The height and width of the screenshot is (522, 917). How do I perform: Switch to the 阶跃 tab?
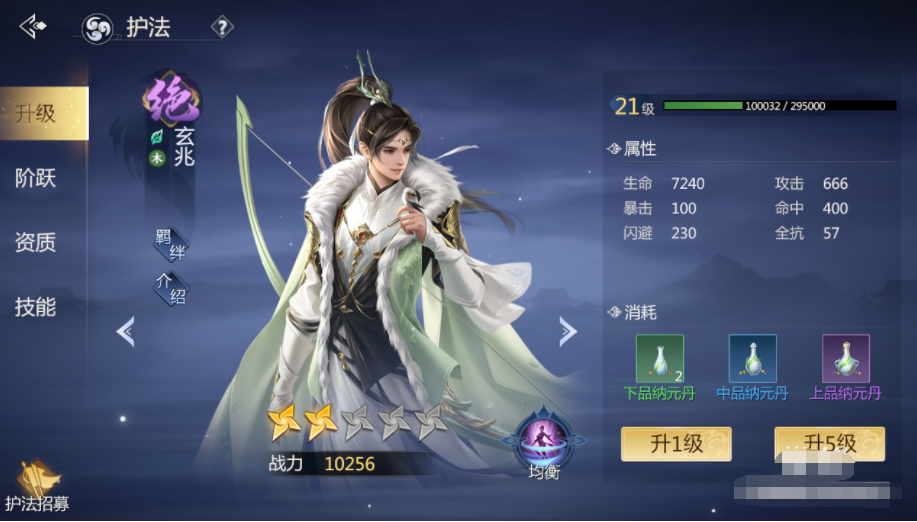coord(36,178)
